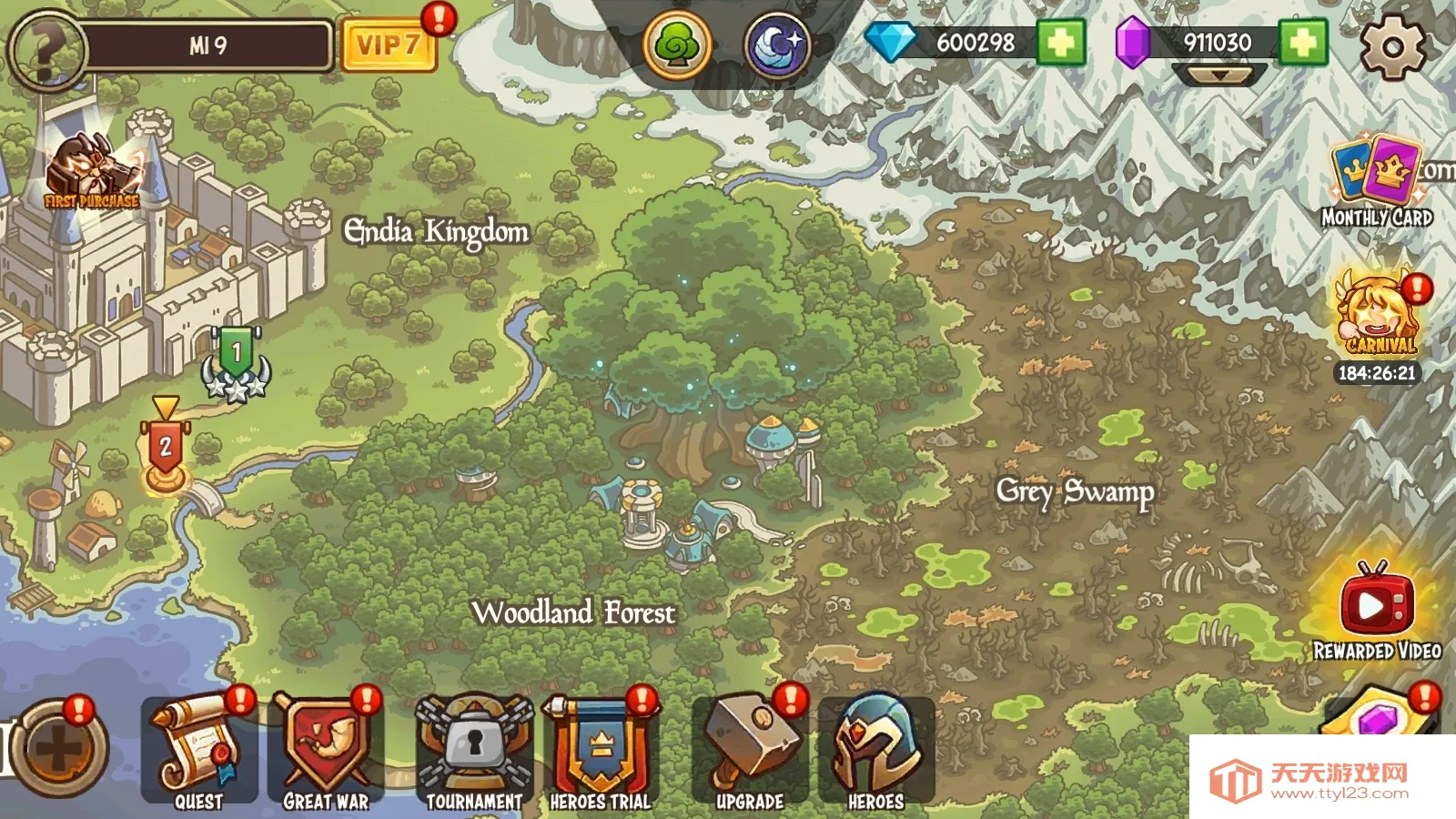Image resolution: width=1456 pixels, height=819 pixels.
Task: Open the Monthly Card offer
Action: pos(1377,182)
